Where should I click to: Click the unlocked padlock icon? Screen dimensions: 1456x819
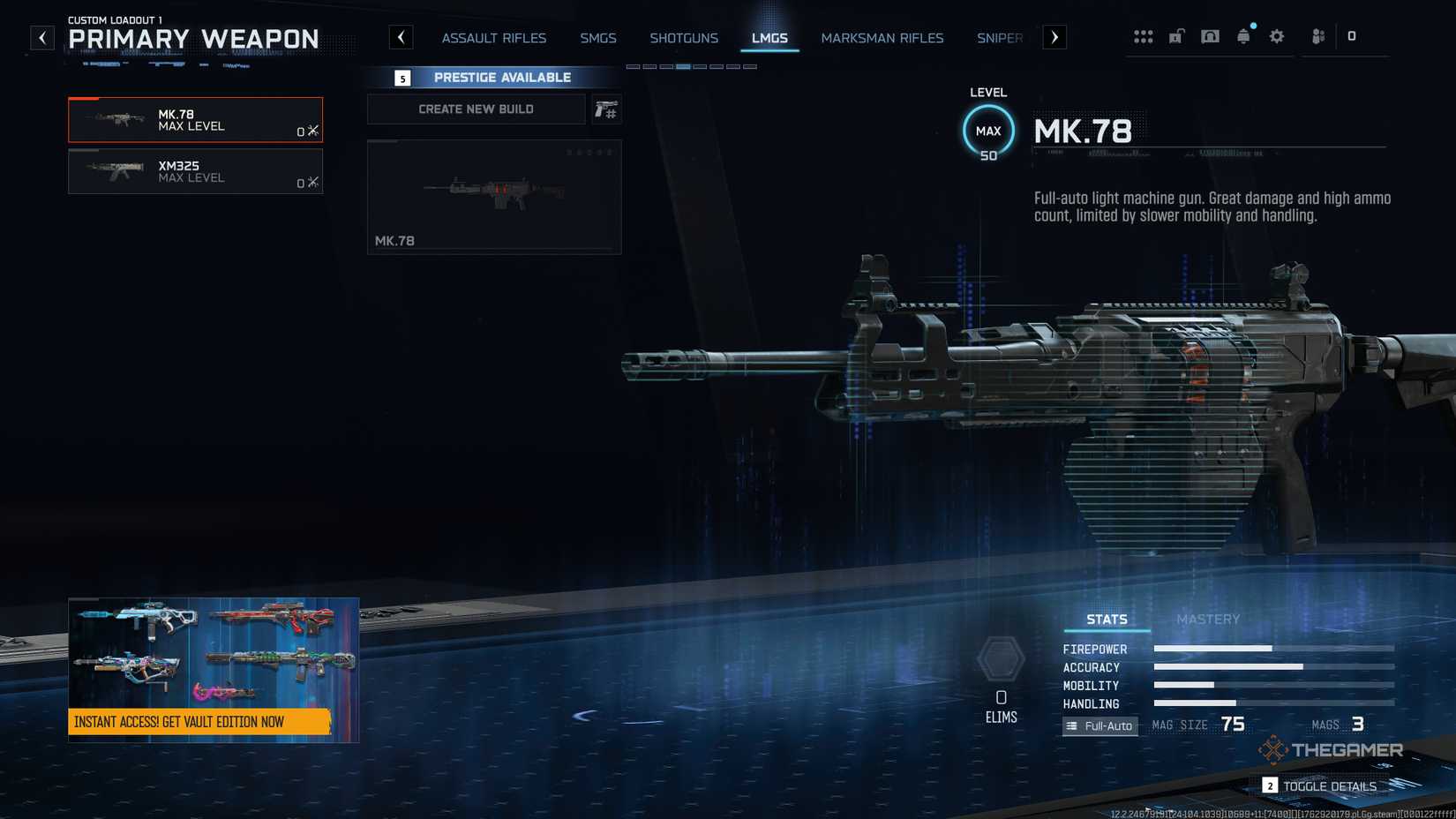(1176, 36)
